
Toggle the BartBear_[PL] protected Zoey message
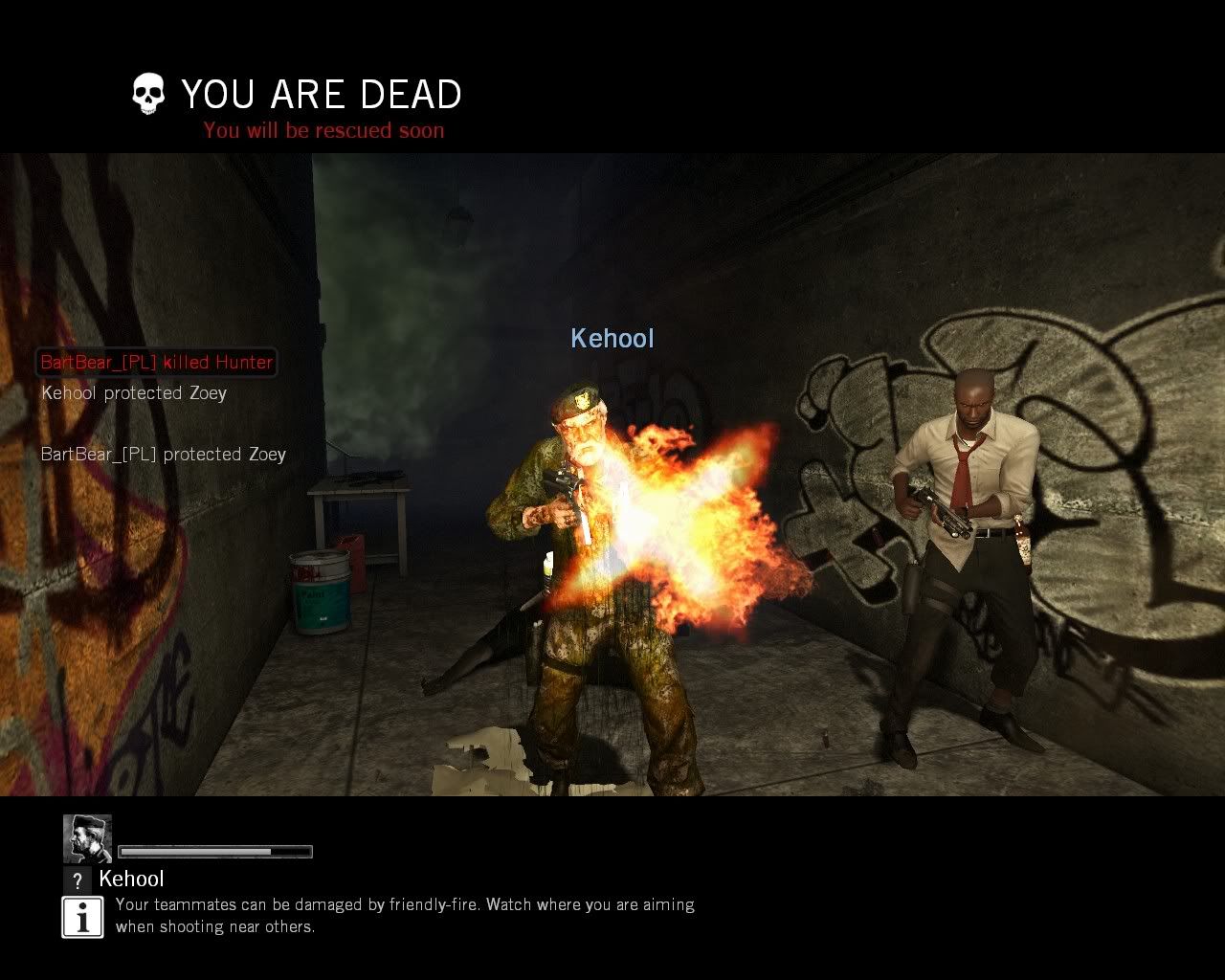[162, 454]
